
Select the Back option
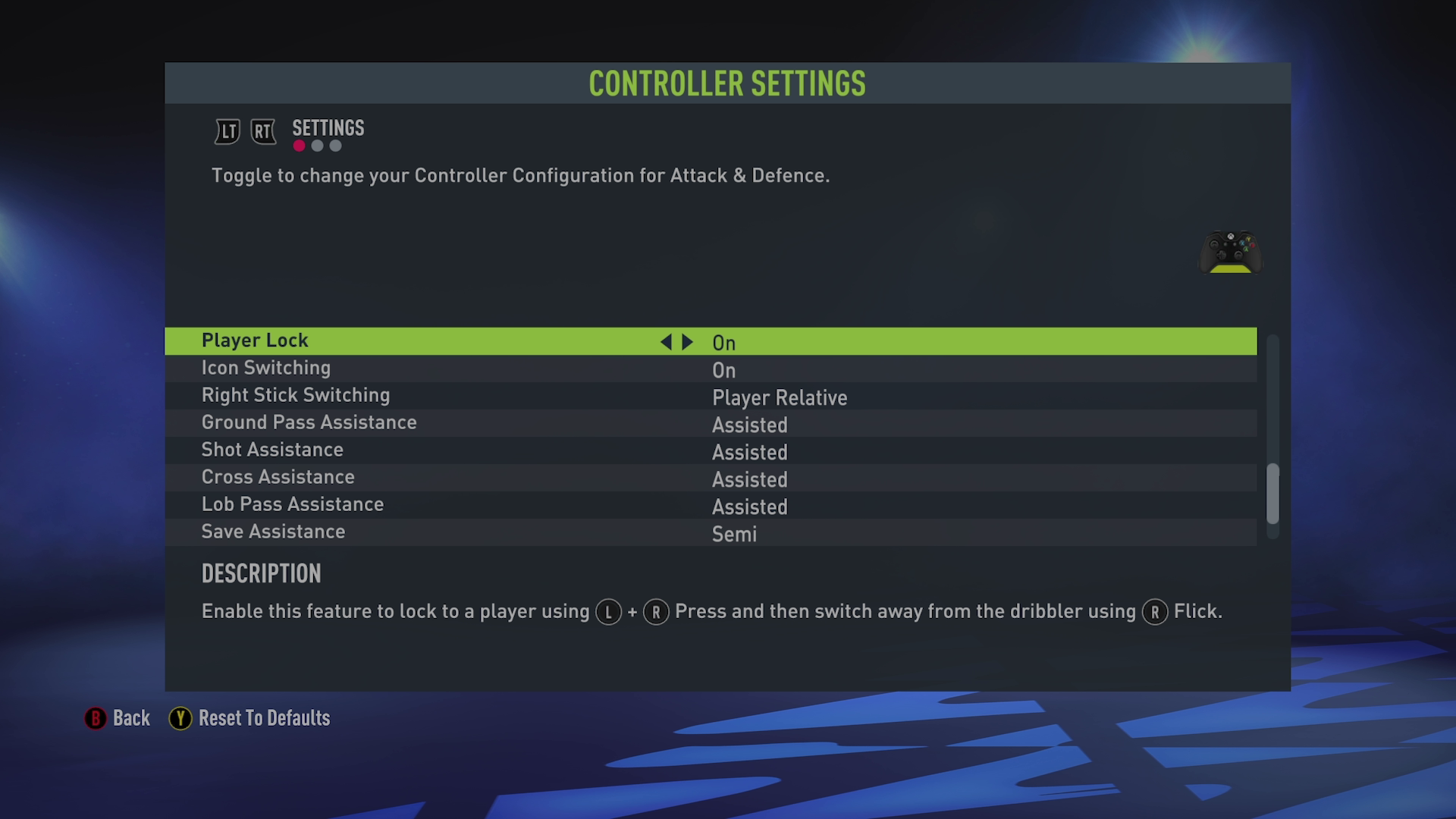[x=130, y=718]
